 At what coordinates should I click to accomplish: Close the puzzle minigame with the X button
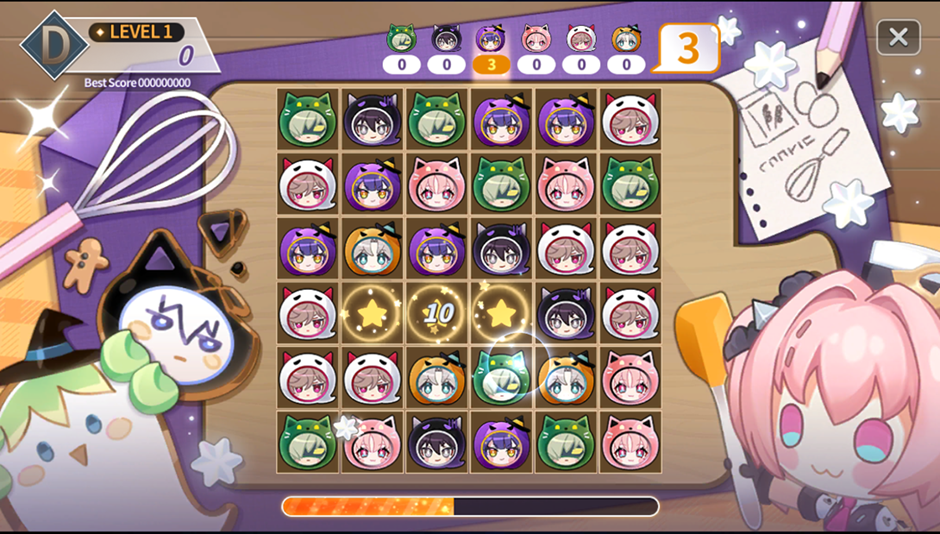898,37
